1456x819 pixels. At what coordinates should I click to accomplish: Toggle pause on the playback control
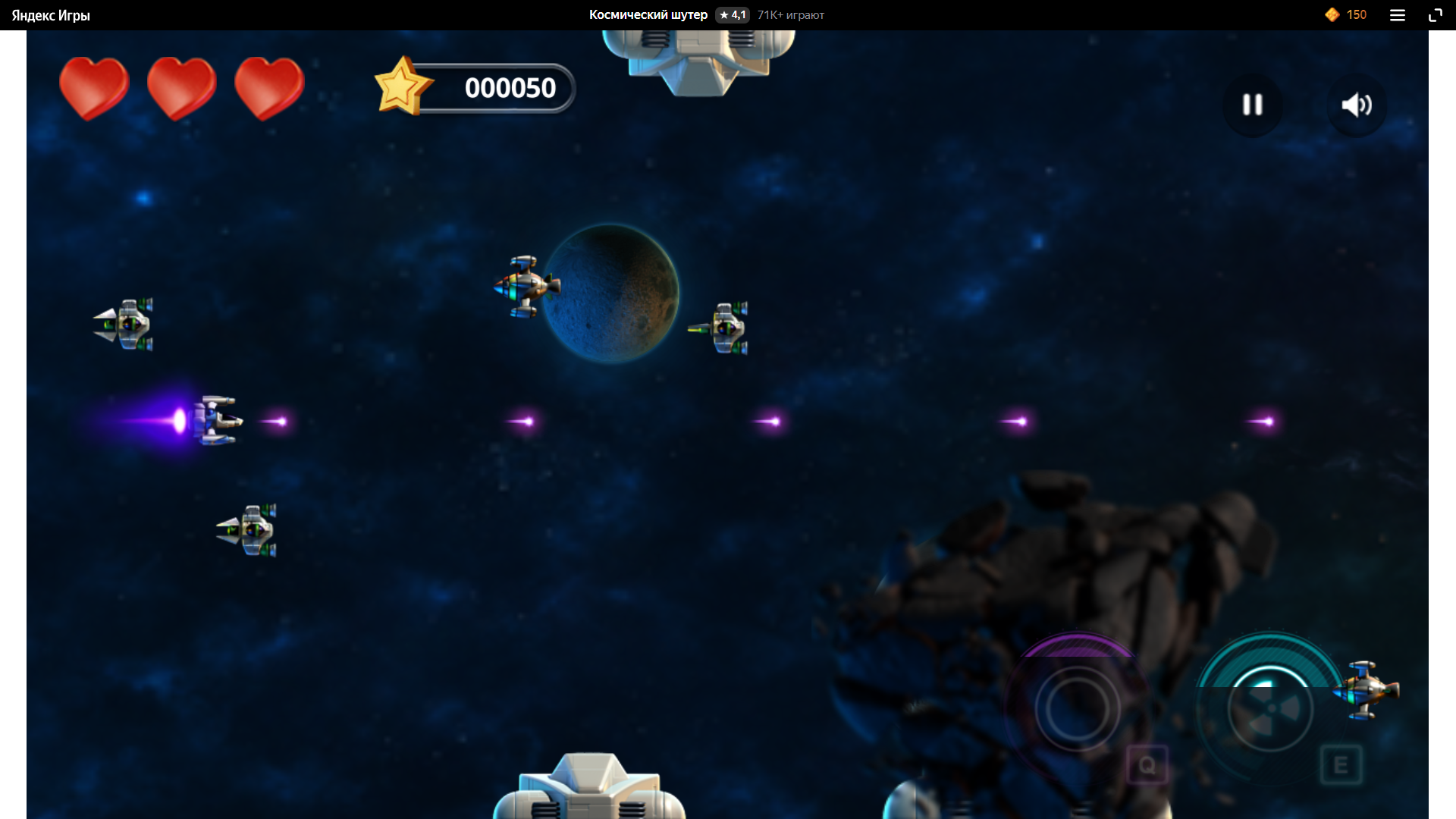[x=1252, y=105]
